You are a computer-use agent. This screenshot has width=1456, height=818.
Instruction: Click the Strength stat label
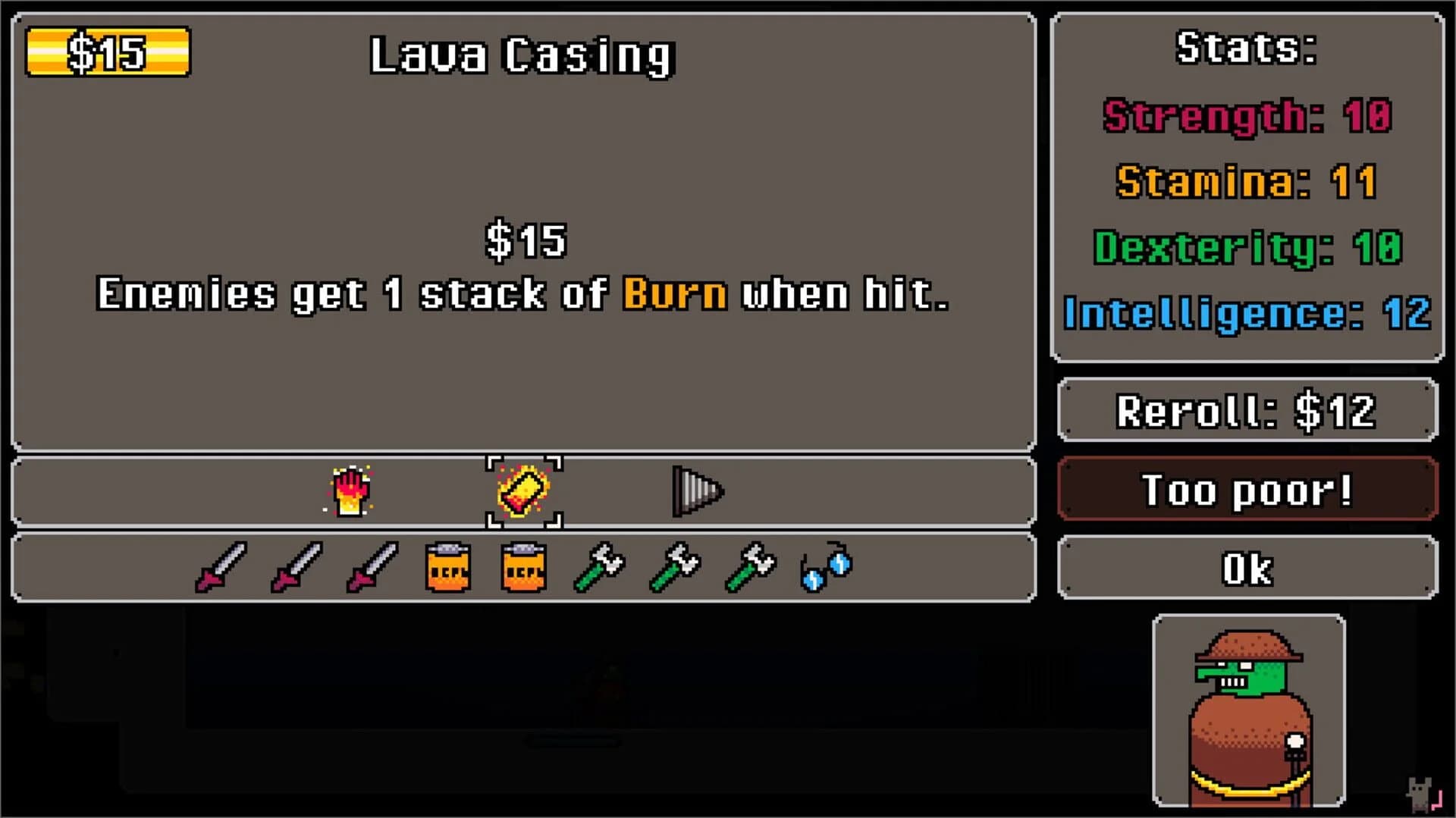[x=1207, y=117]
